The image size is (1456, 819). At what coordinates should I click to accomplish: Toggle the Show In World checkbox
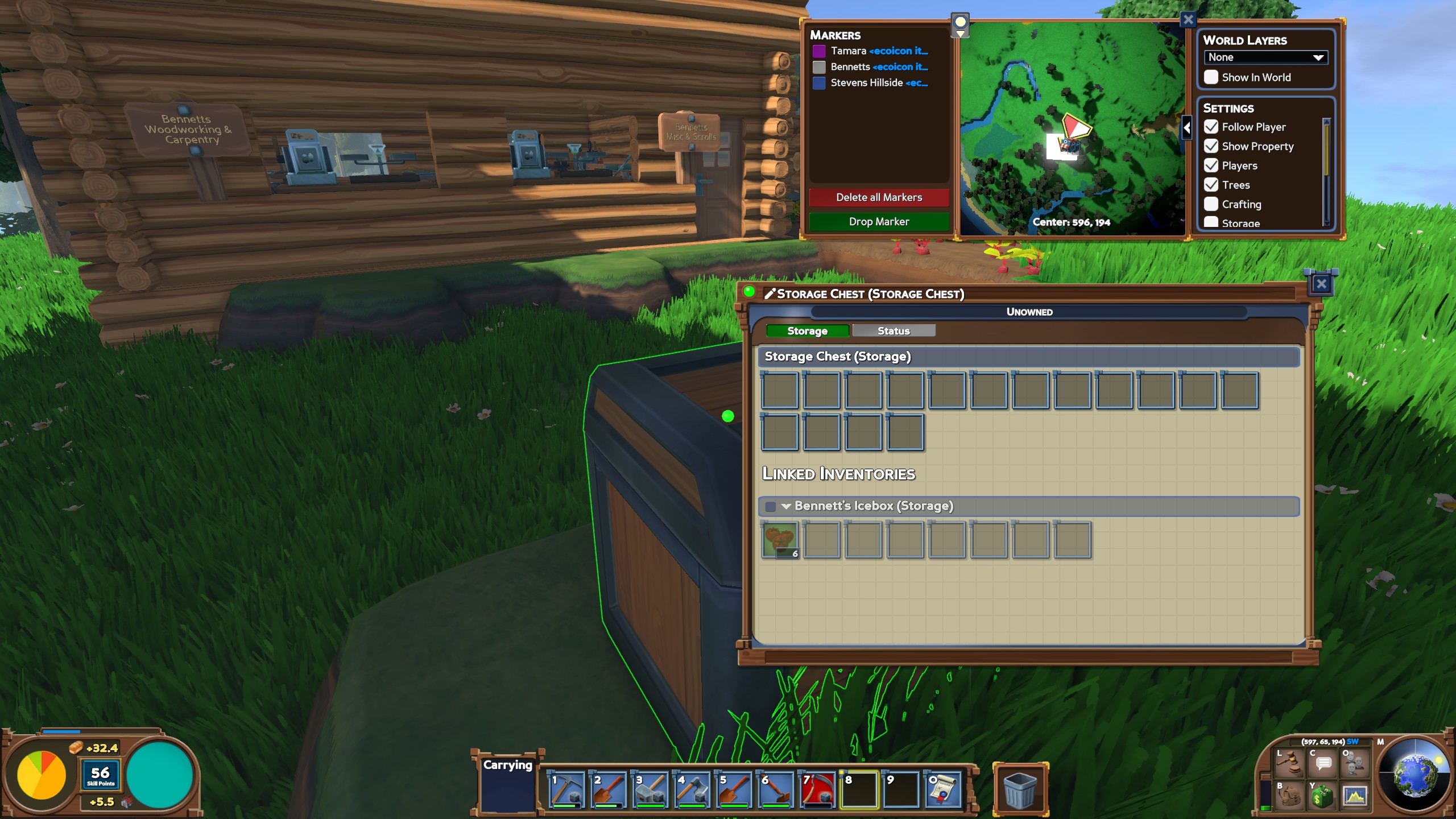click(x=1211, y=77)
